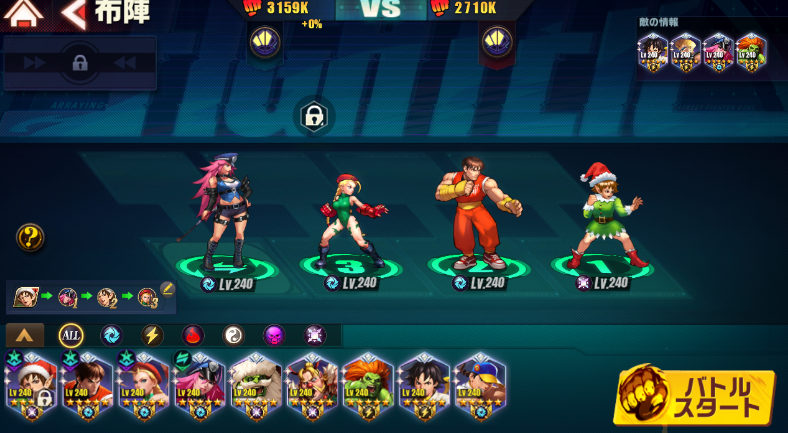Filter heroes by blue wind element

pyautogui.click(x=111, y=335)
